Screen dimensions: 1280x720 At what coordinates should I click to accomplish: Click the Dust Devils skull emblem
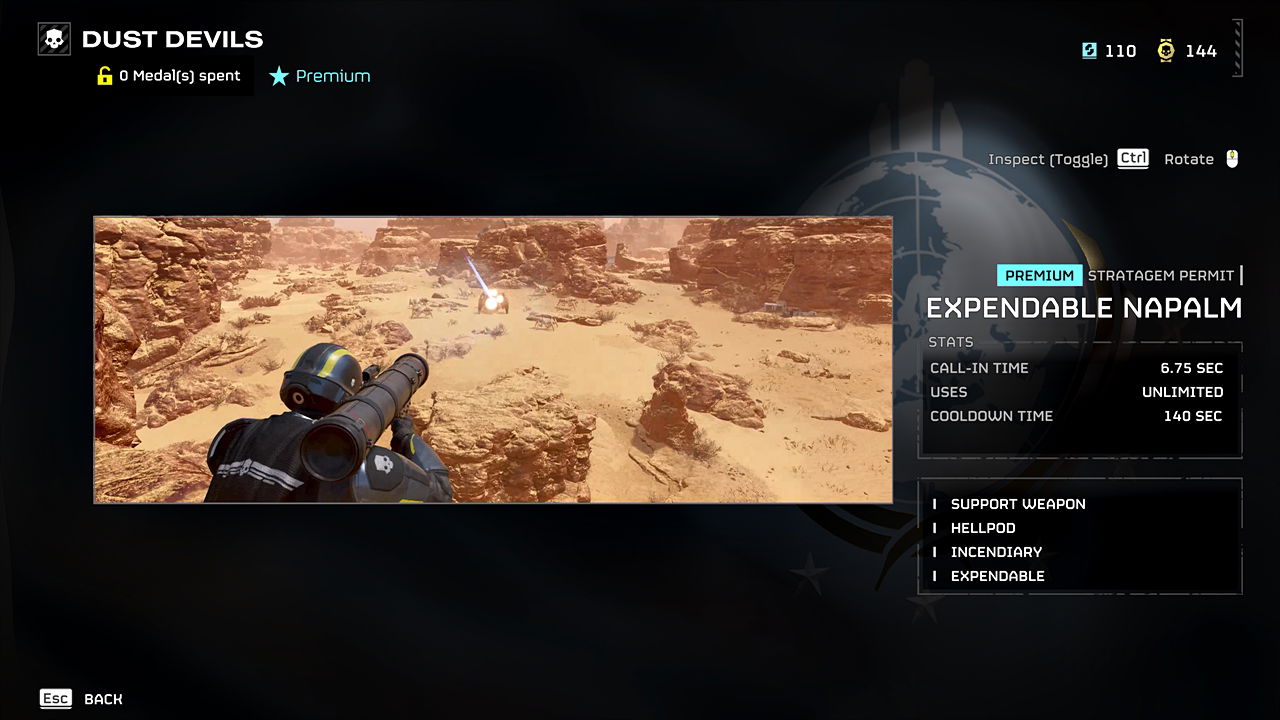52,38
